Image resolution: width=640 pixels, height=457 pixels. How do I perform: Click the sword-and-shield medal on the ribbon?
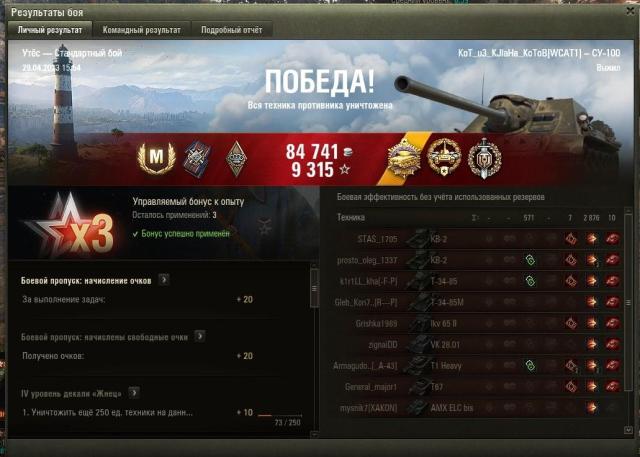(x=483, y=155)
